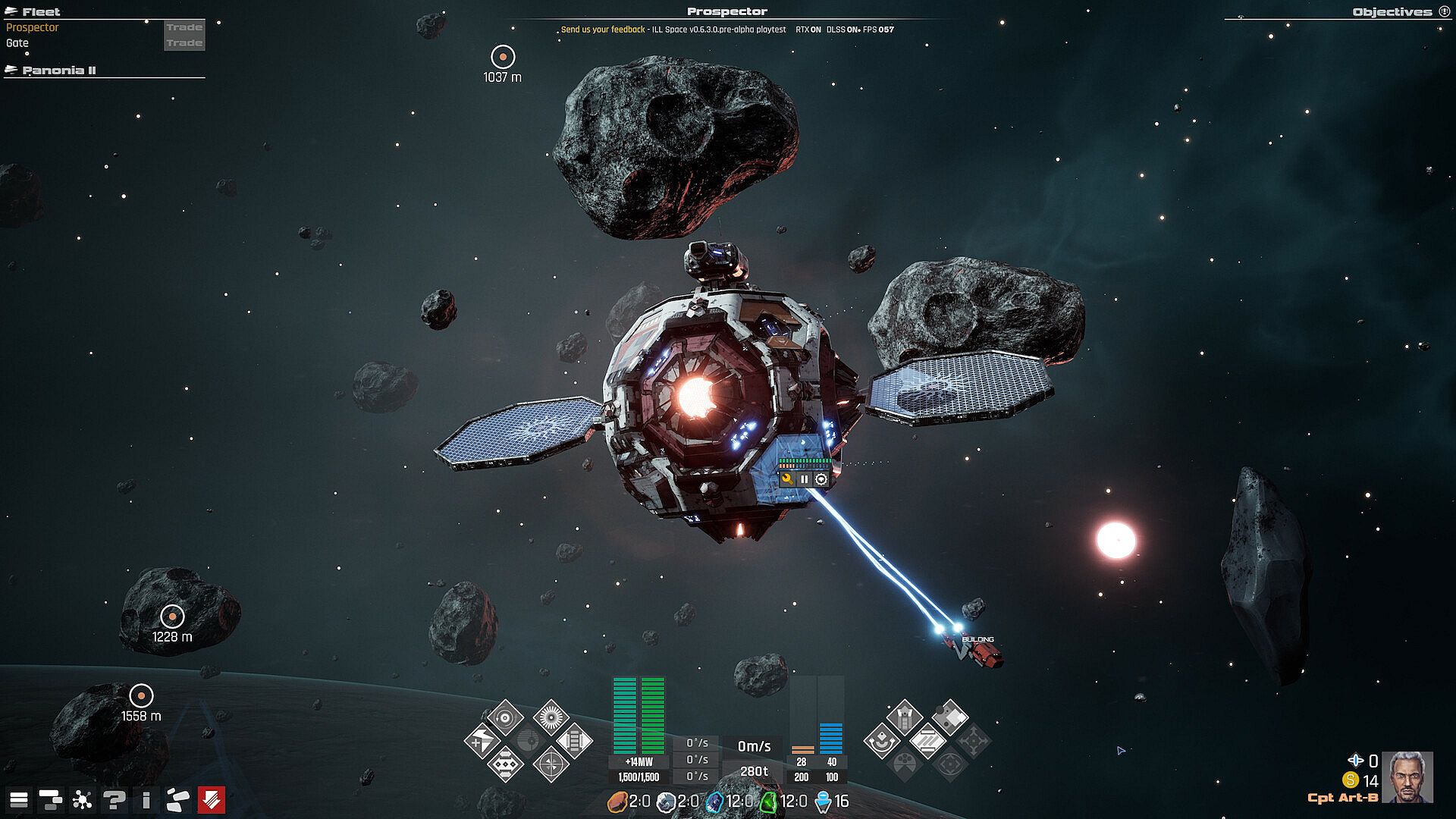The width and height of the screenshot is (1456, 819).
Task: Pause the module with the pause button
Action: (x=804, y=479)
